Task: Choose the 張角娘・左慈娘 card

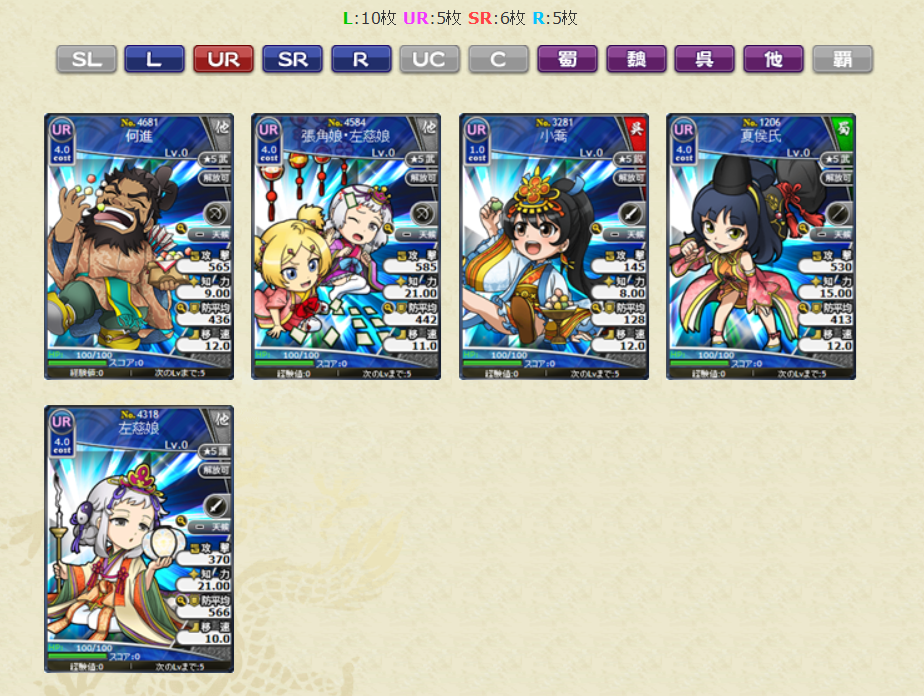Action: tap(346, 246)
